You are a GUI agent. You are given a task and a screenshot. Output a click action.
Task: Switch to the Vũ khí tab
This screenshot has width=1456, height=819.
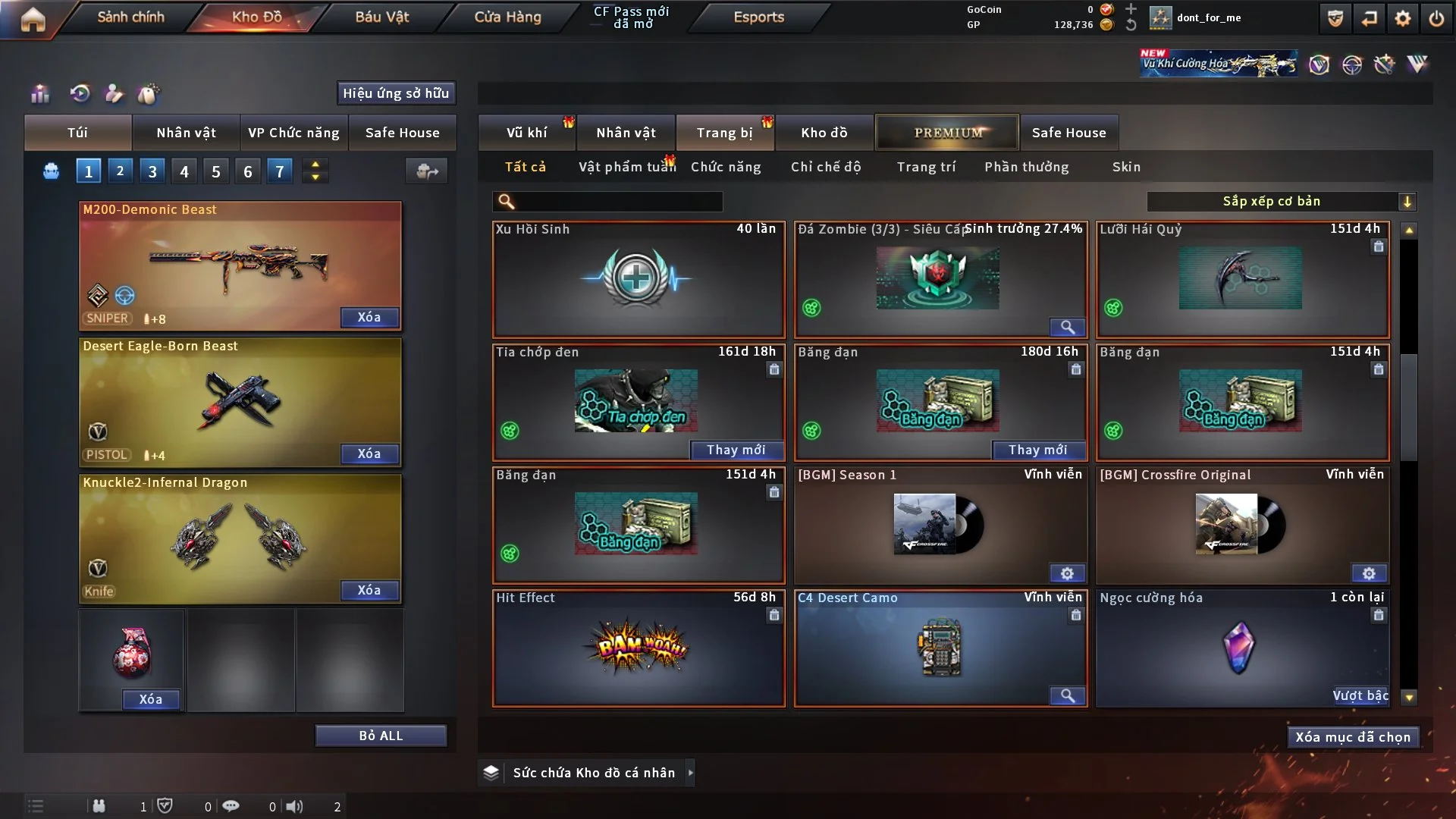[x=526, y=133]
